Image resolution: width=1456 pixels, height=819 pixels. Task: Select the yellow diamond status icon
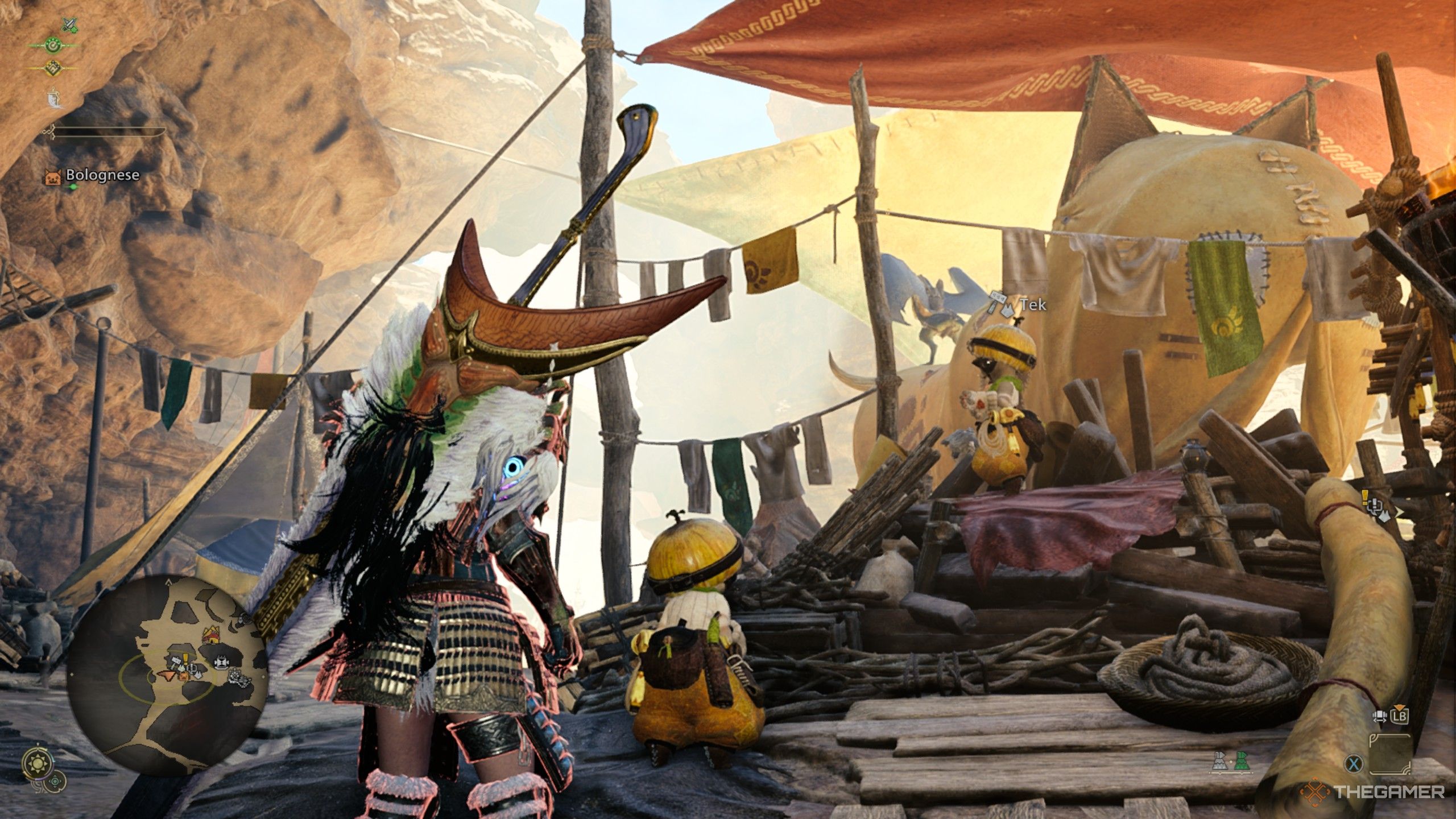[x=53, y=67]
